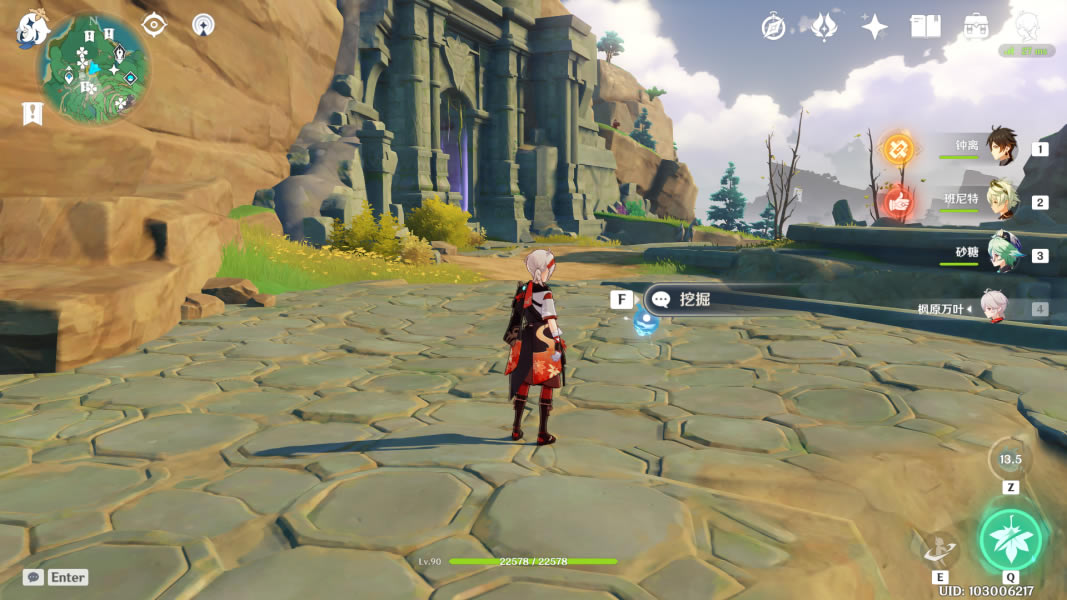Open the Adventurer Handbook book icon

(925, 27)
